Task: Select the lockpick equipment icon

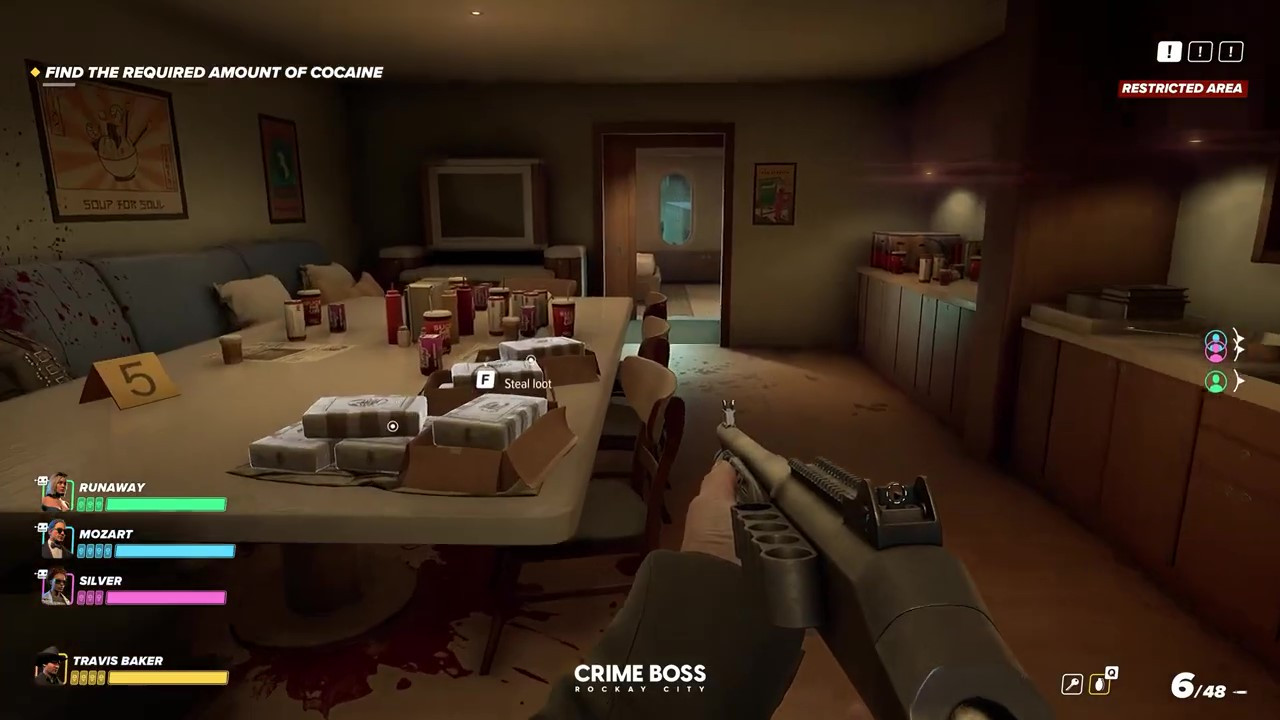Action: [x=1071, y=684]
